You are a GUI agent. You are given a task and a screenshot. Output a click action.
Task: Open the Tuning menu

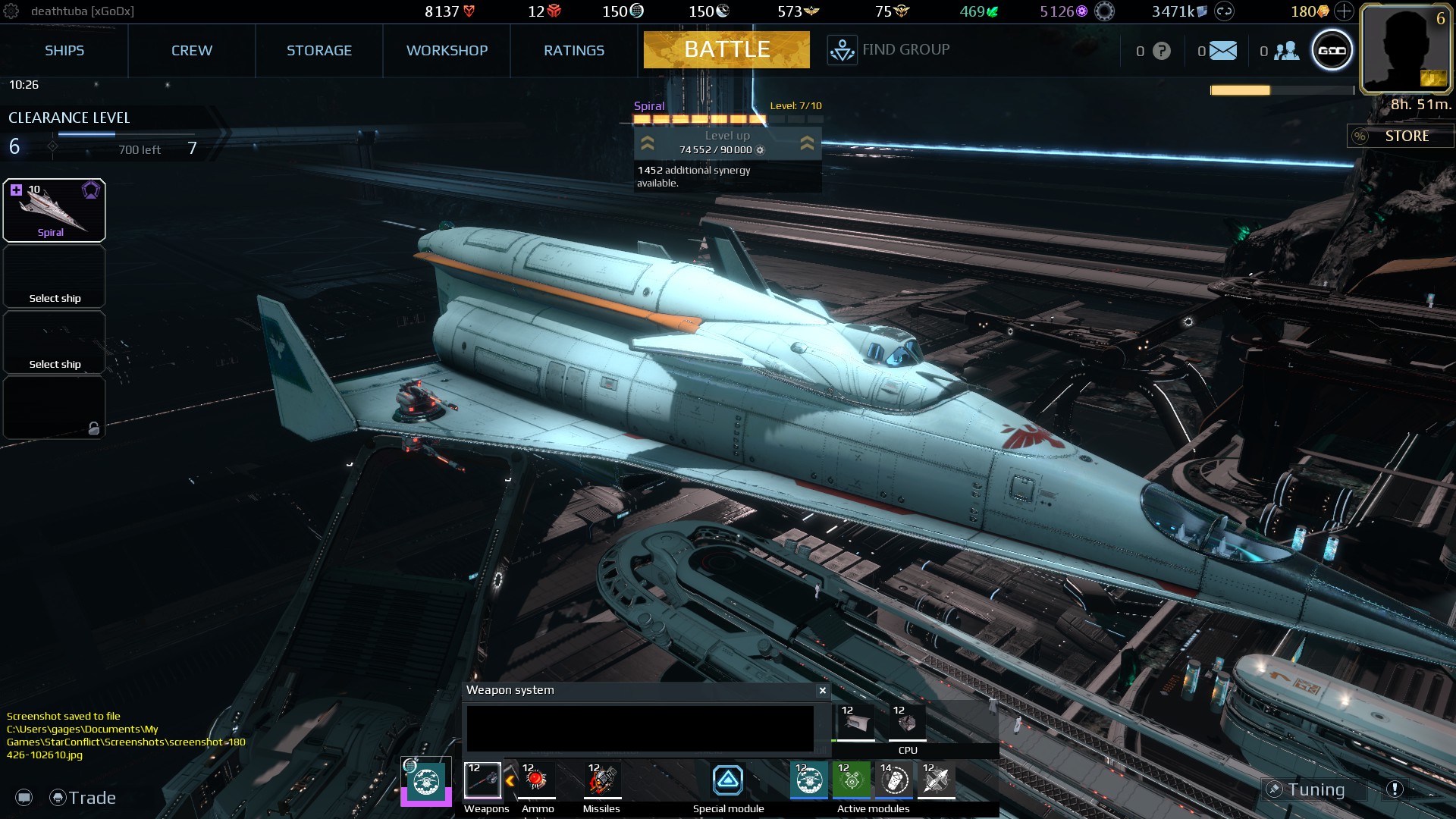1314,790
